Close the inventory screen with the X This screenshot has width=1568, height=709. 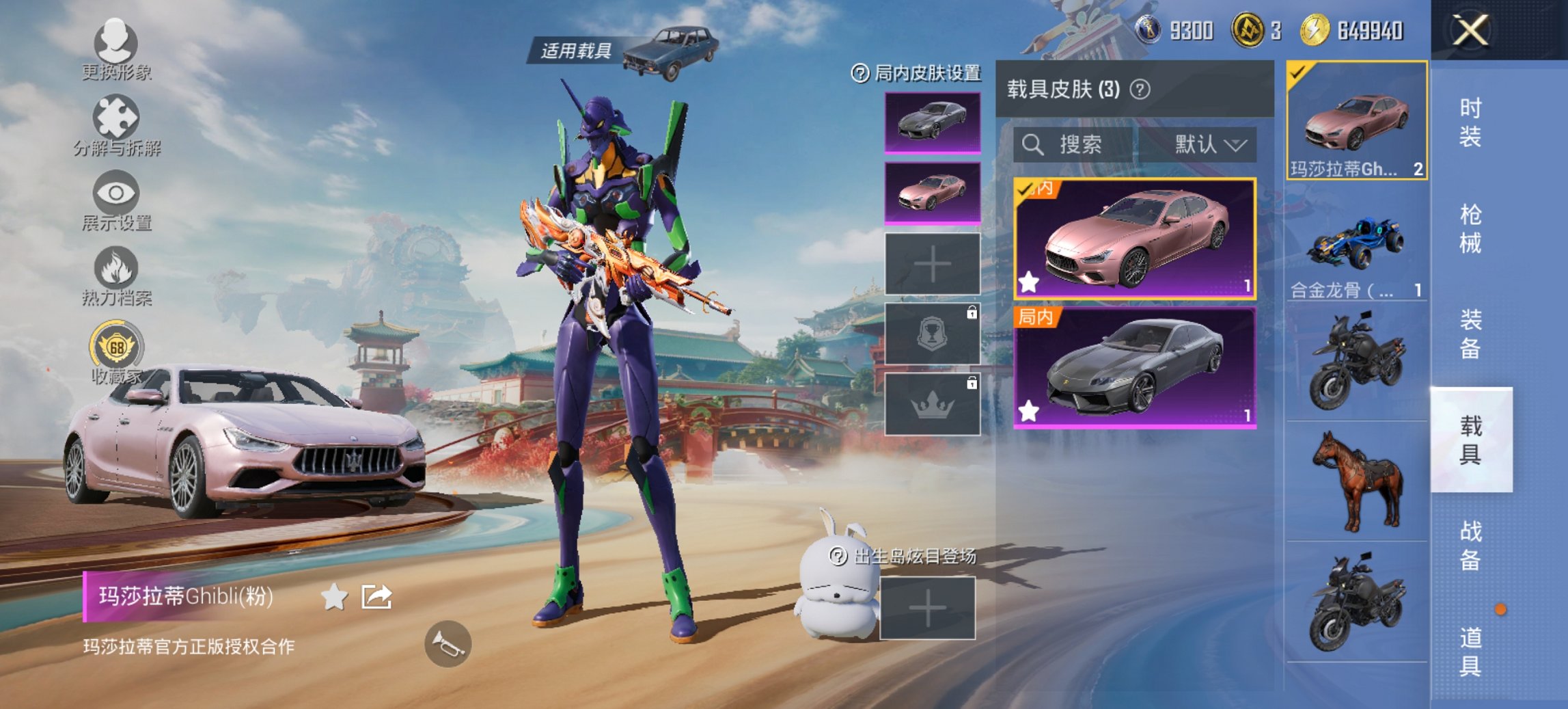coord(1470,31)
